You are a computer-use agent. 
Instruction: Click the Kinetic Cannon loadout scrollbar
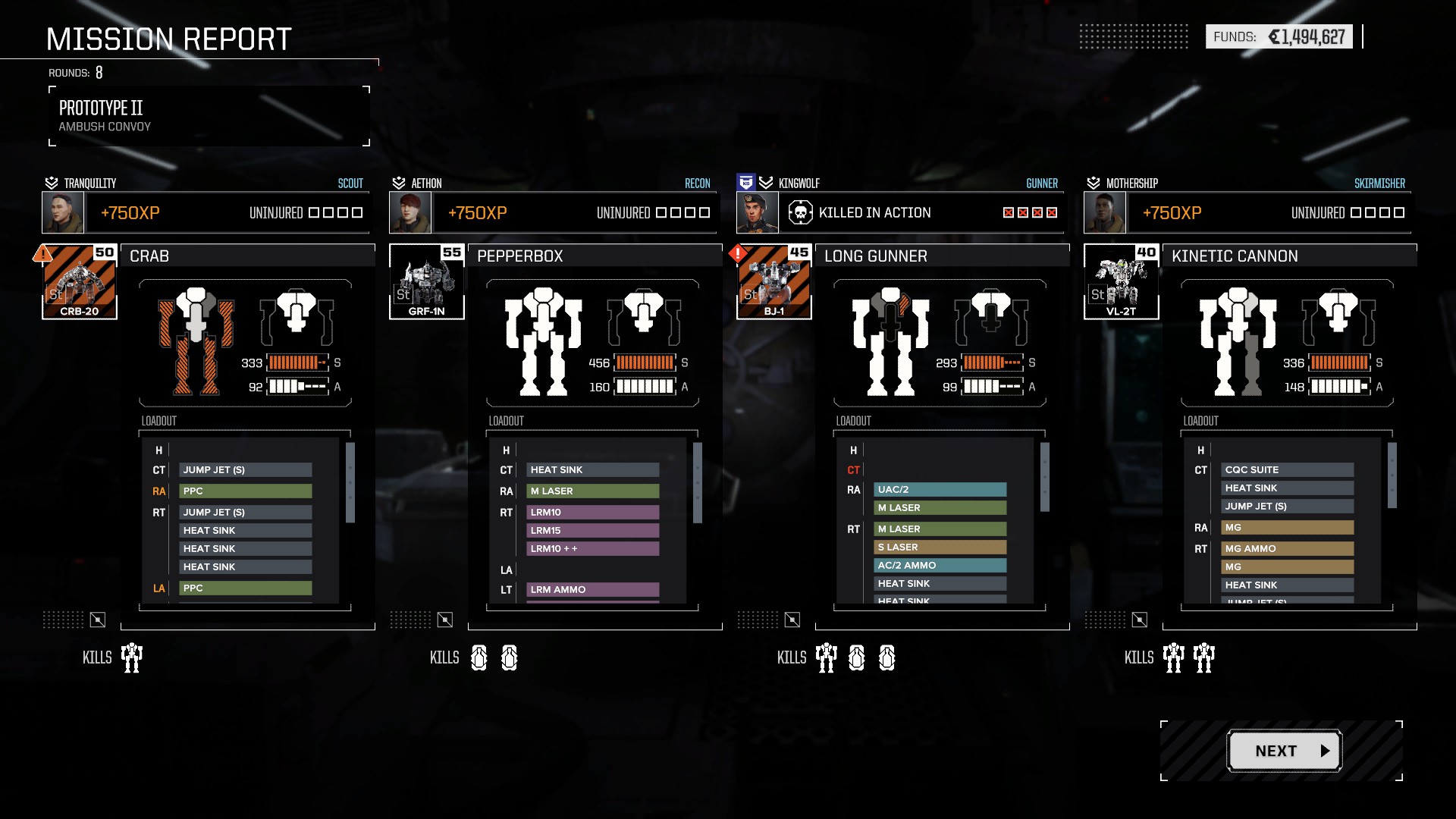(1392, 475)
